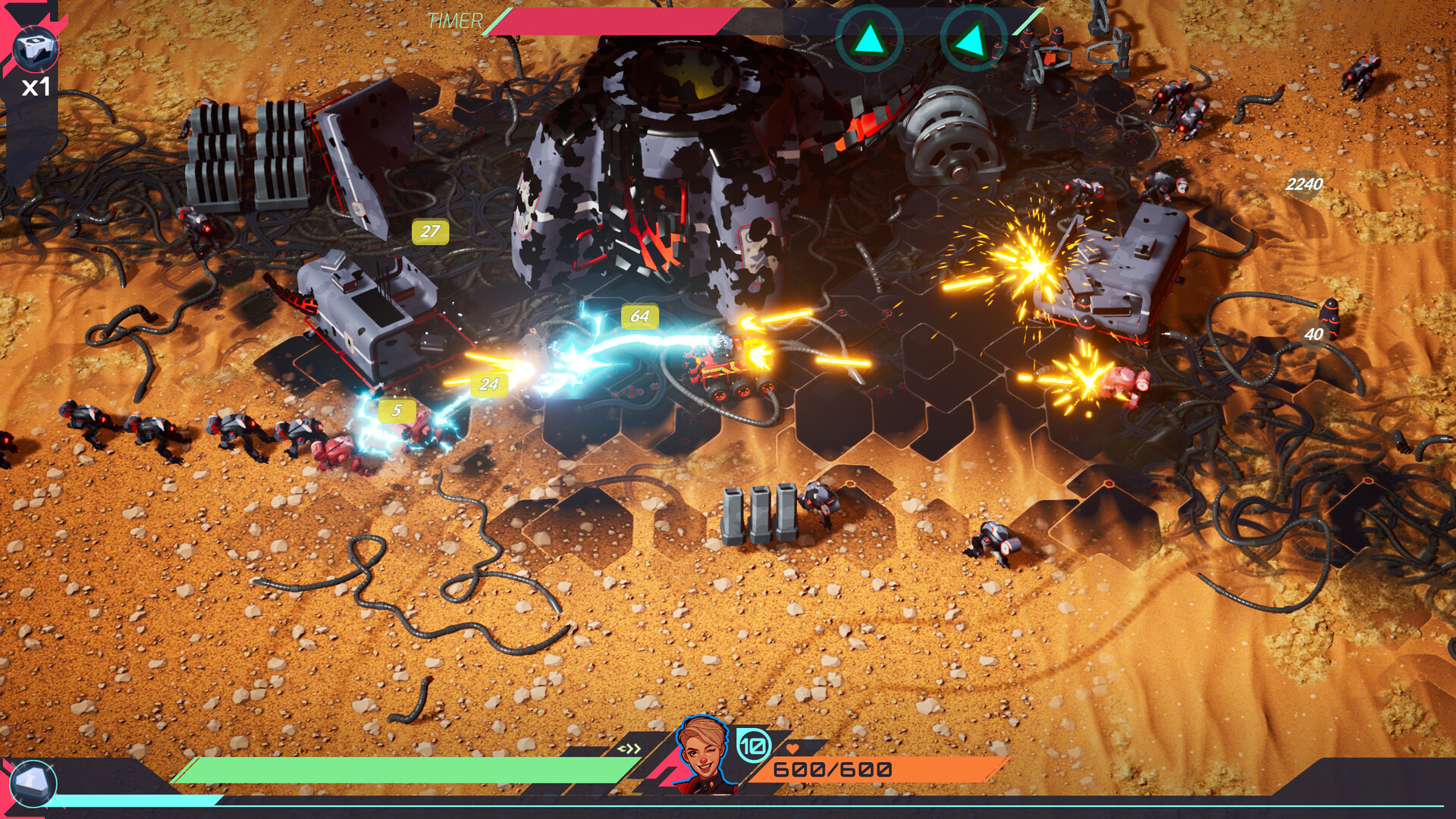This screenshot has height=819, width=1456.
Task: Click the cube resource icon above x1
Action: click(x=35, y=49)
